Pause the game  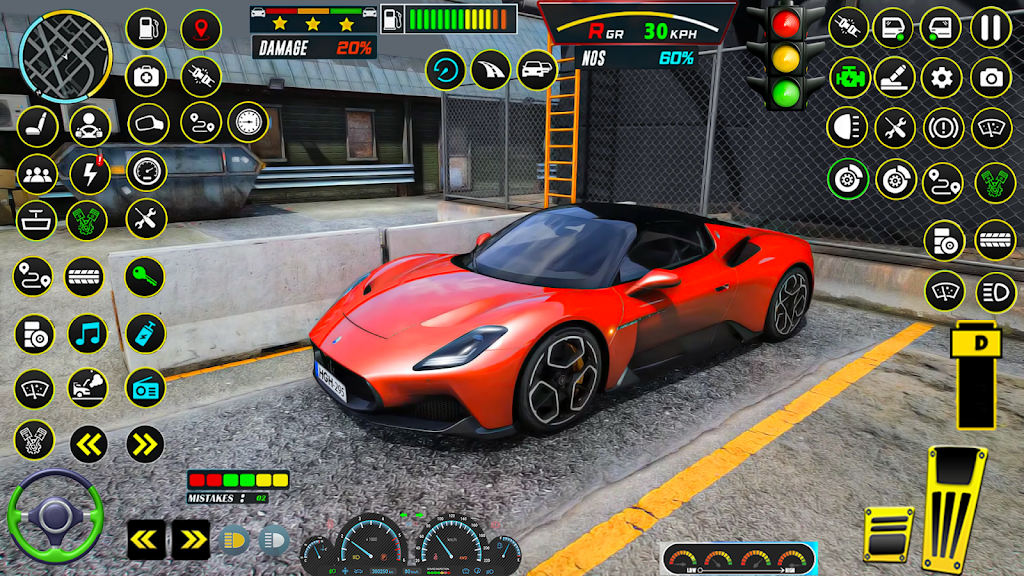tap(990, 27)
